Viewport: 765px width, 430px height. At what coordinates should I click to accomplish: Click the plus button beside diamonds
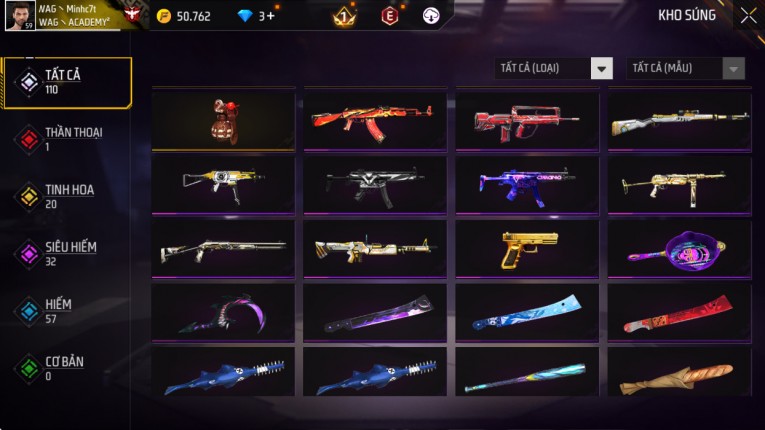[x=271, y=16]
